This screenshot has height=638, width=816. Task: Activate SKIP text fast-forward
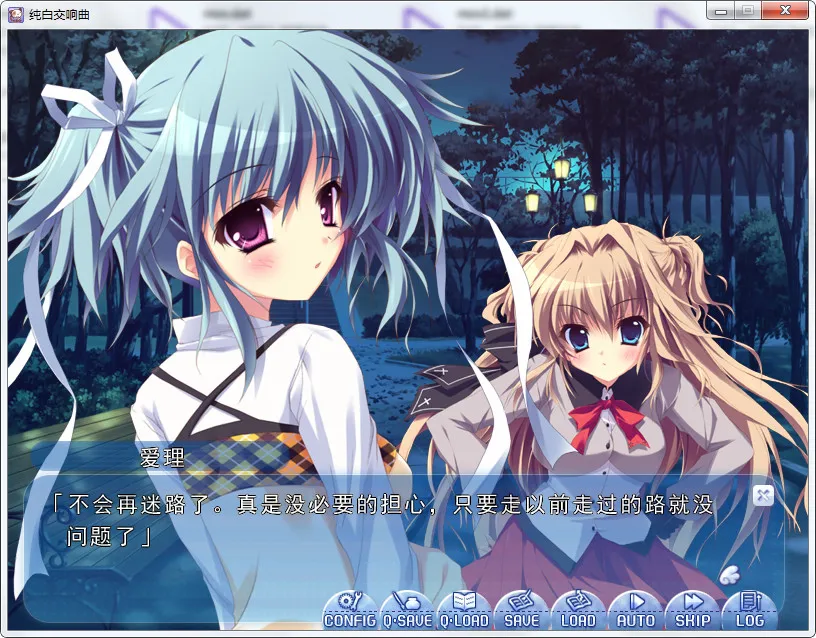(692, 609)
